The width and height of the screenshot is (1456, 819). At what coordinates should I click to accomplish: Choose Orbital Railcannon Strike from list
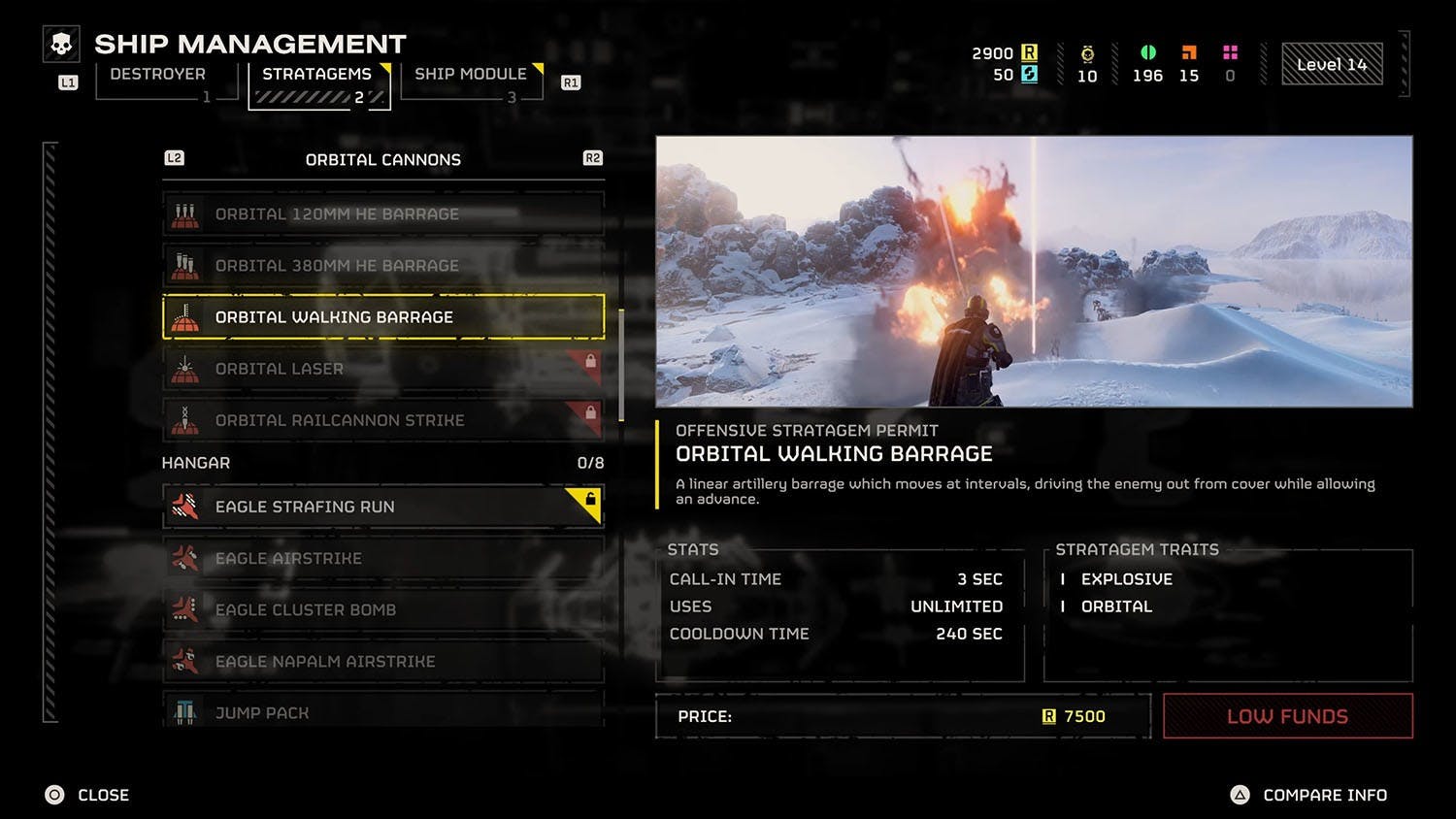click(383, 420)
